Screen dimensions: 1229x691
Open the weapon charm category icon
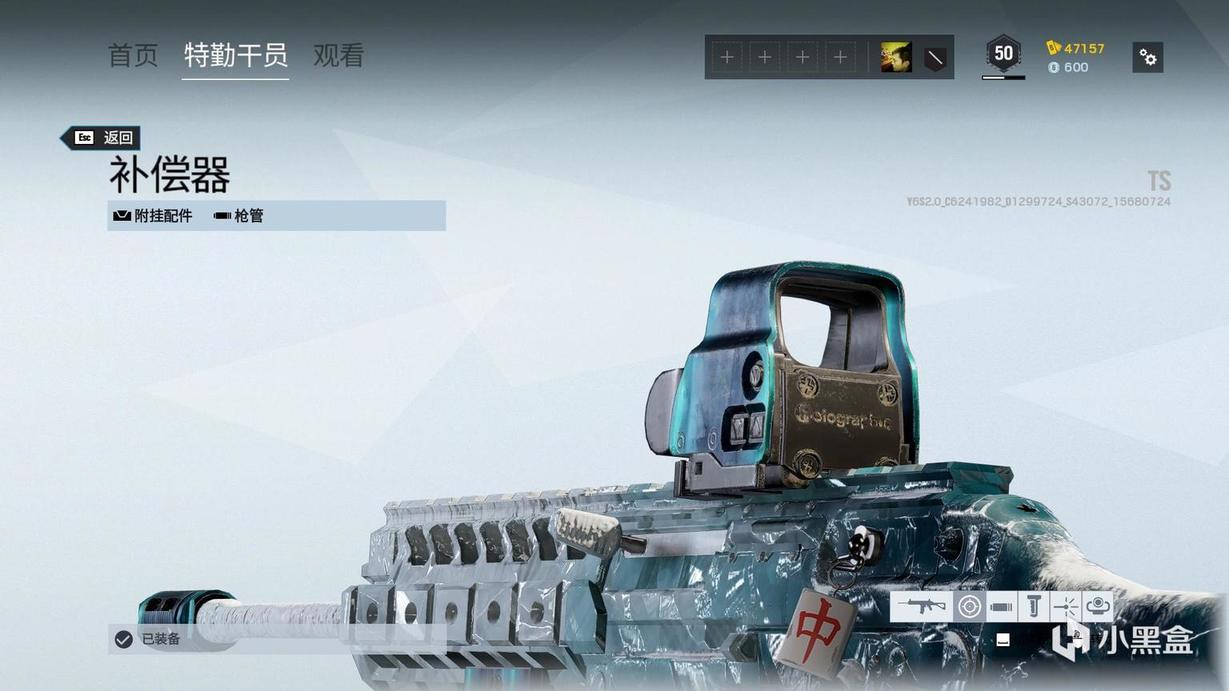coord(1098,606)
